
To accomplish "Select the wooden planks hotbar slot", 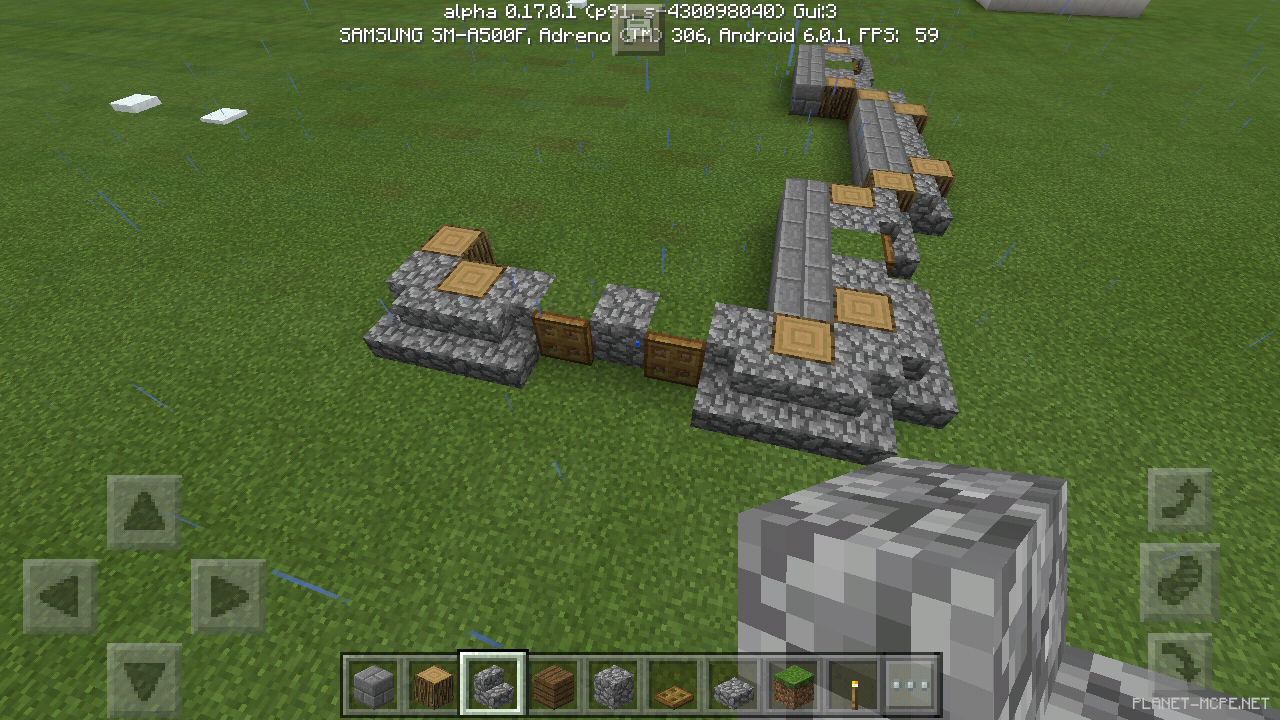I will (553, 684).
